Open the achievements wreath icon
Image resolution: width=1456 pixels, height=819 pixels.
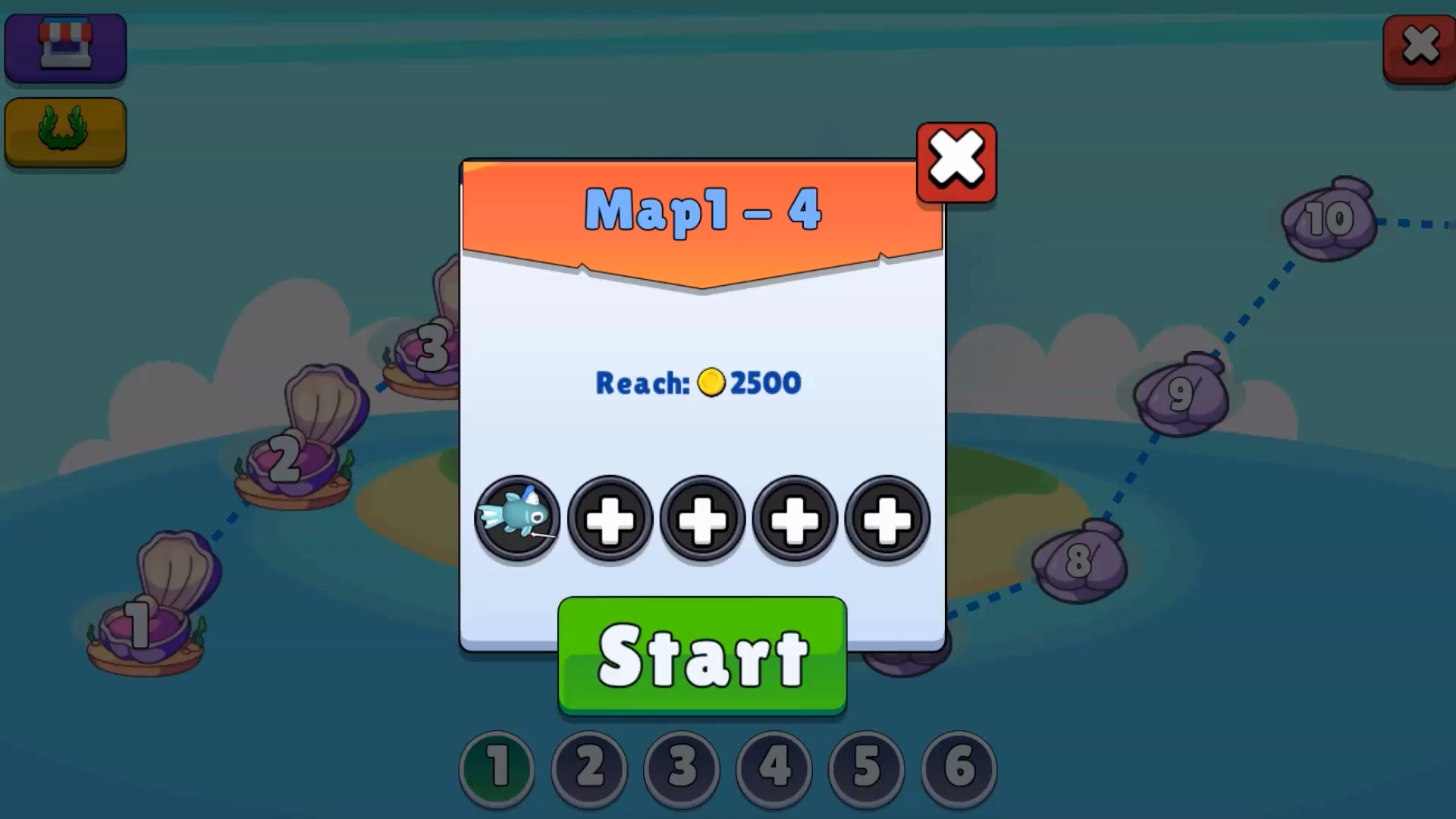[65, 132]
